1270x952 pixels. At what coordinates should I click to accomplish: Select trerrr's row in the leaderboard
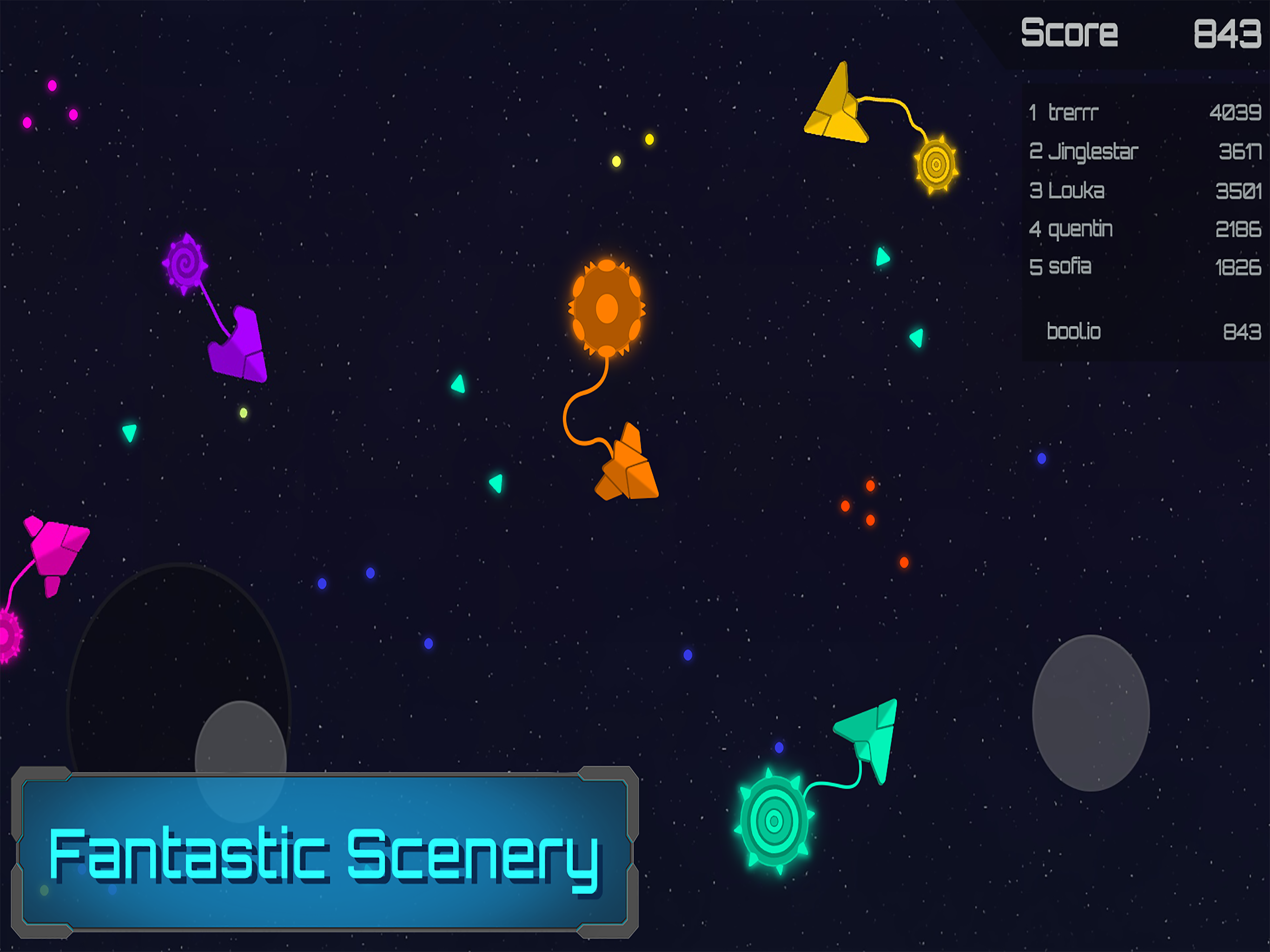coord(1144,112)
